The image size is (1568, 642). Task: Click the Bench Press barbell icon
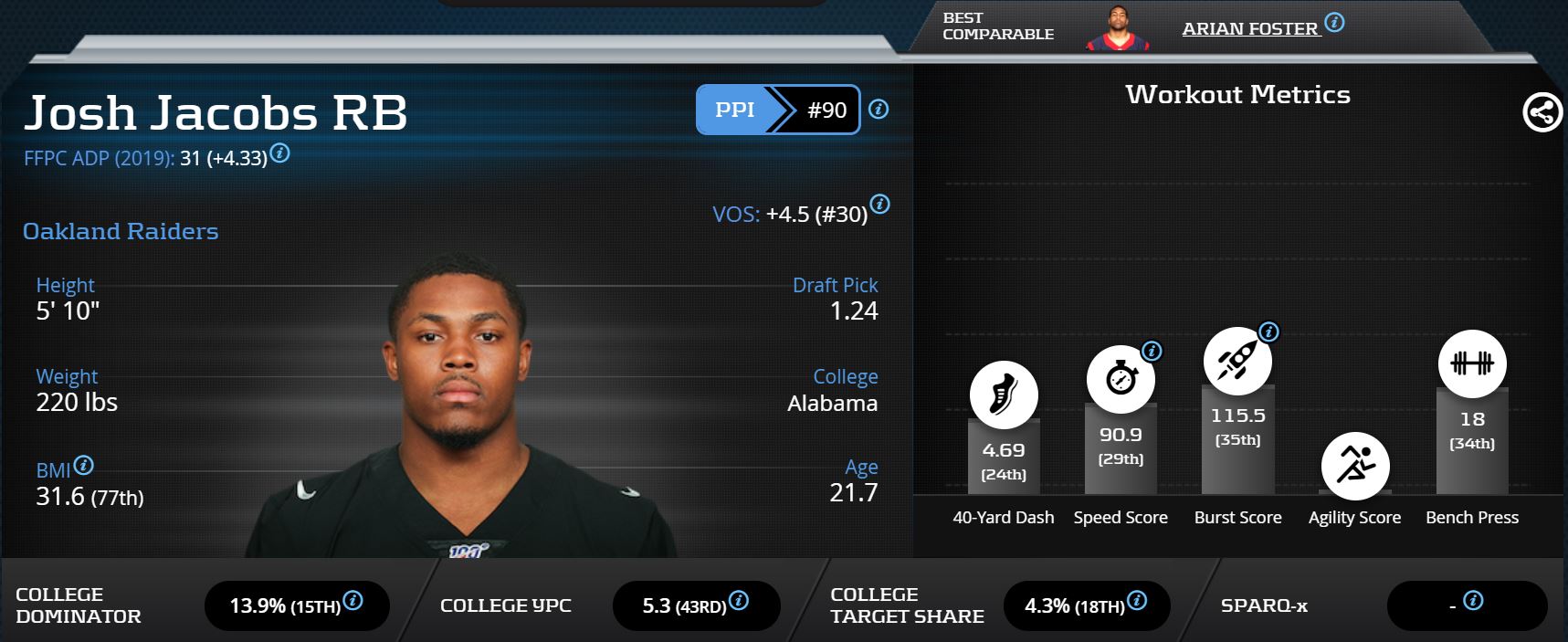[x=1472, y=363]
